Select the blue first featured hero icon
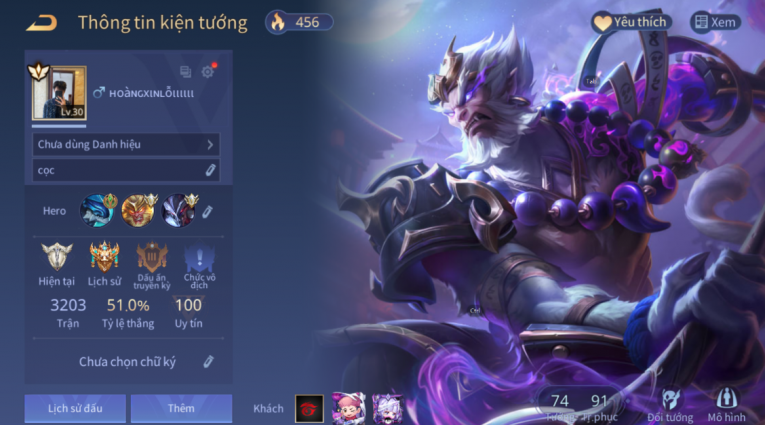The image size is (765, 425). 98,210
